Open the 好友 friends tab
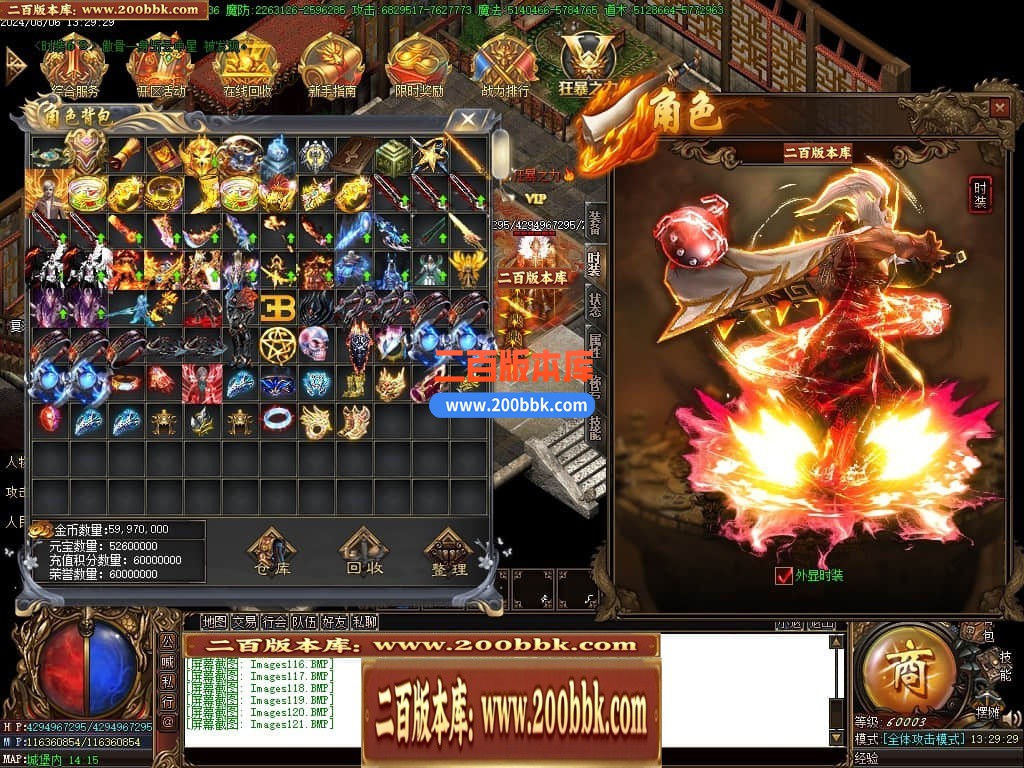1024x768 pixels. pos(335,622)
